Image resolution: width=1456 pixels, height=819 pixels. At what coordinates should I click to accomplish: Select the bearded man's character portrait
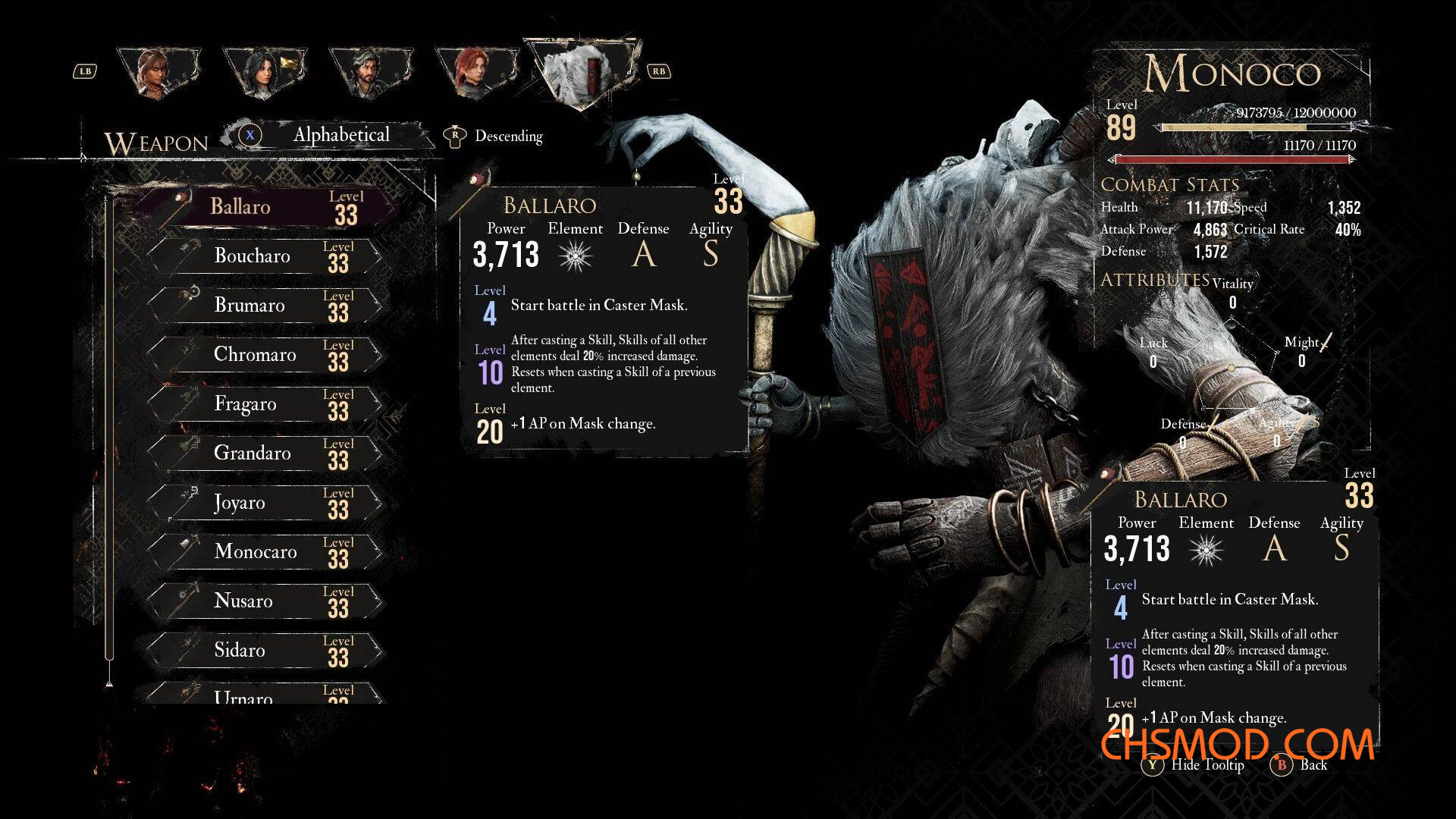(x=369, y=73)
